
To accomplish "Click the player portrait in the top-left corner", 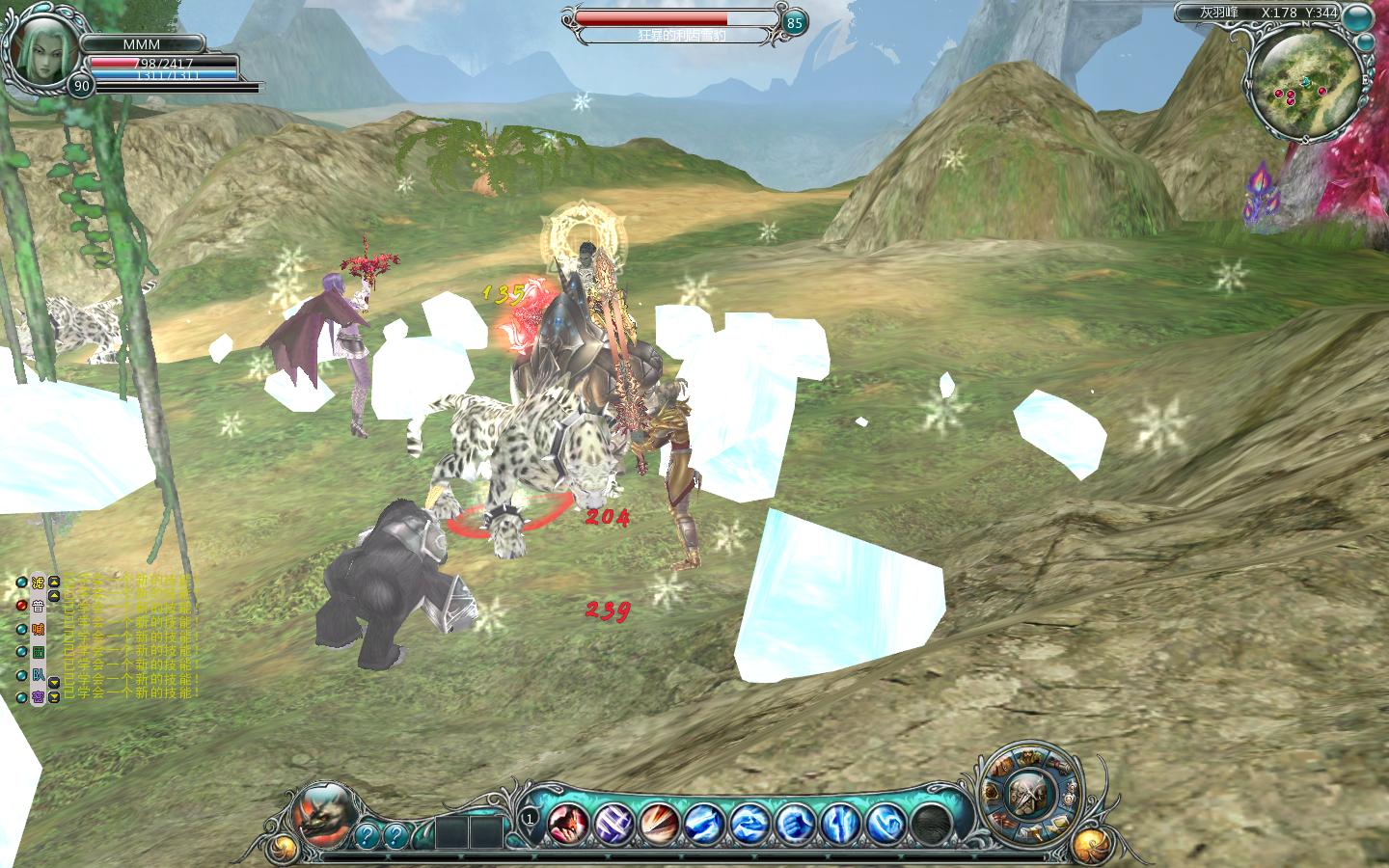I will 41,44.
